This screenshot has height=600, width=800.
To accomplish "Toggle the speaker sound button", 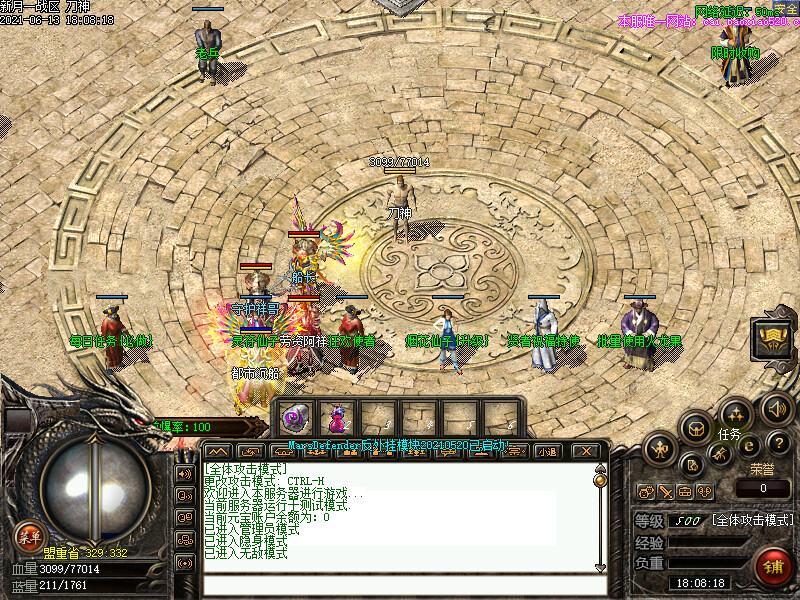I will (x=776, y=408).
